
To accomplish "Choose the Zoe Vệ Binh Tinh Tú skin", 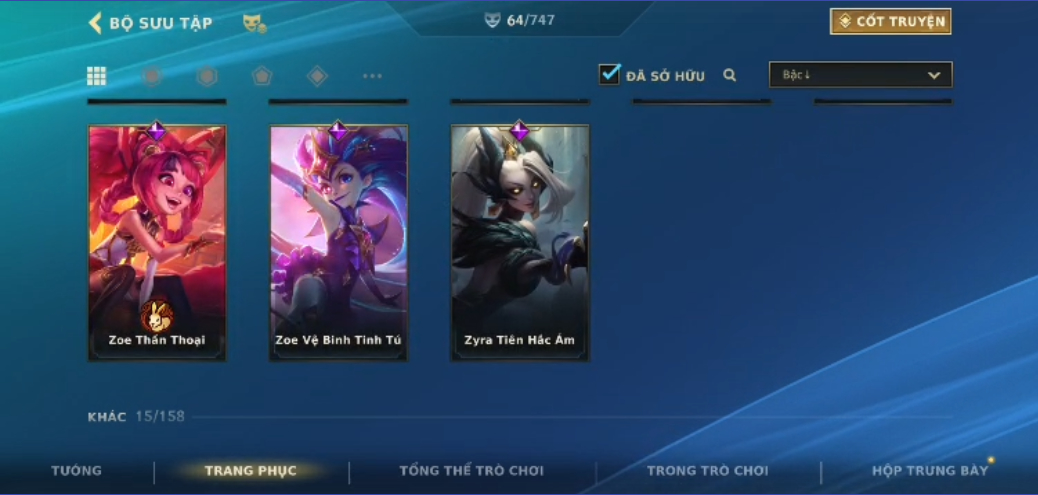I will [x=338, y=242].
